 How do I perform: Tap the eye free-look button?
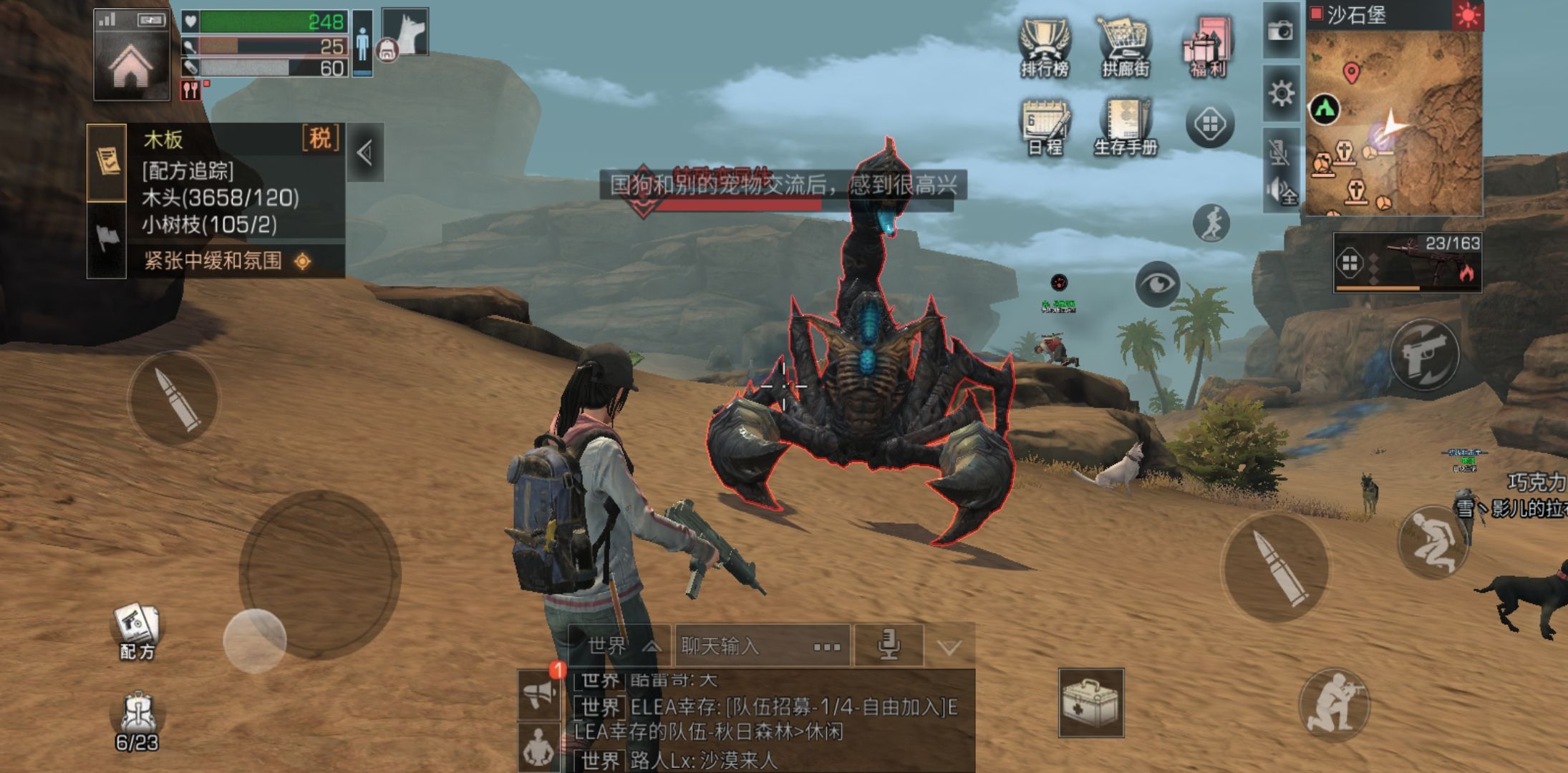[x=1156, y=284]
